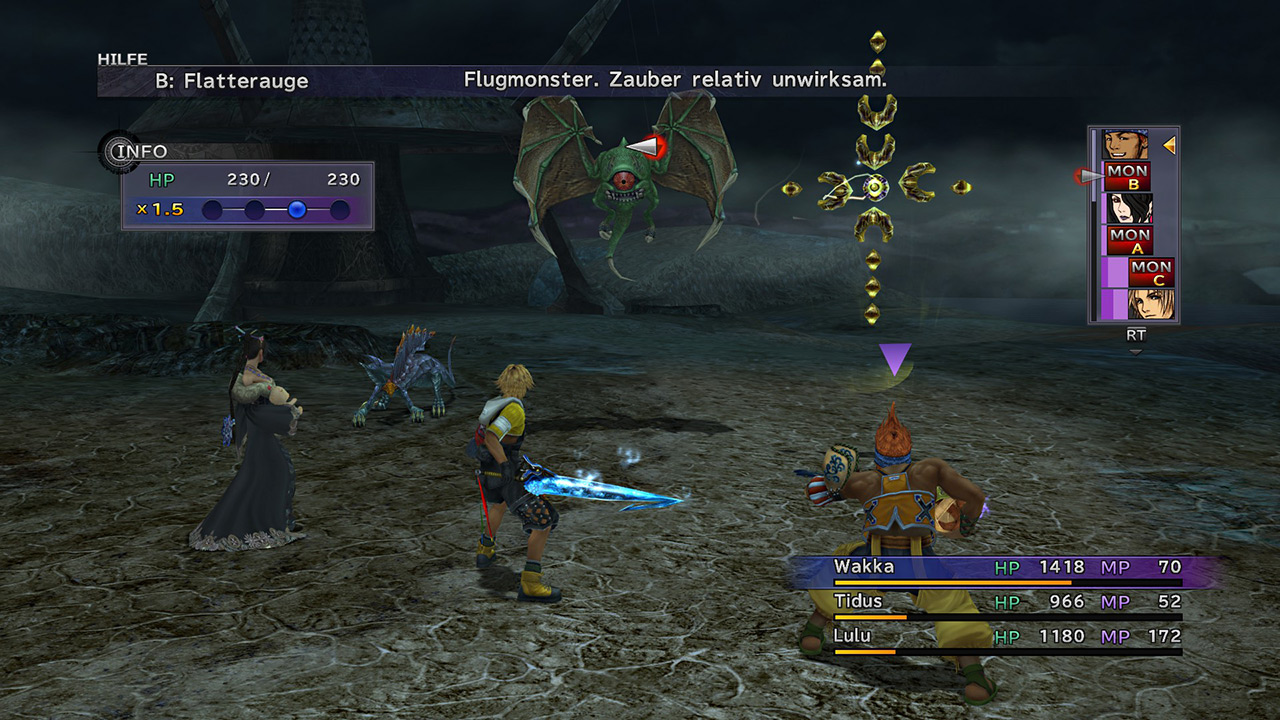Choose the MON B turn order entry
Viewport: 1280px width, 720px height.
coord(1127,177)
